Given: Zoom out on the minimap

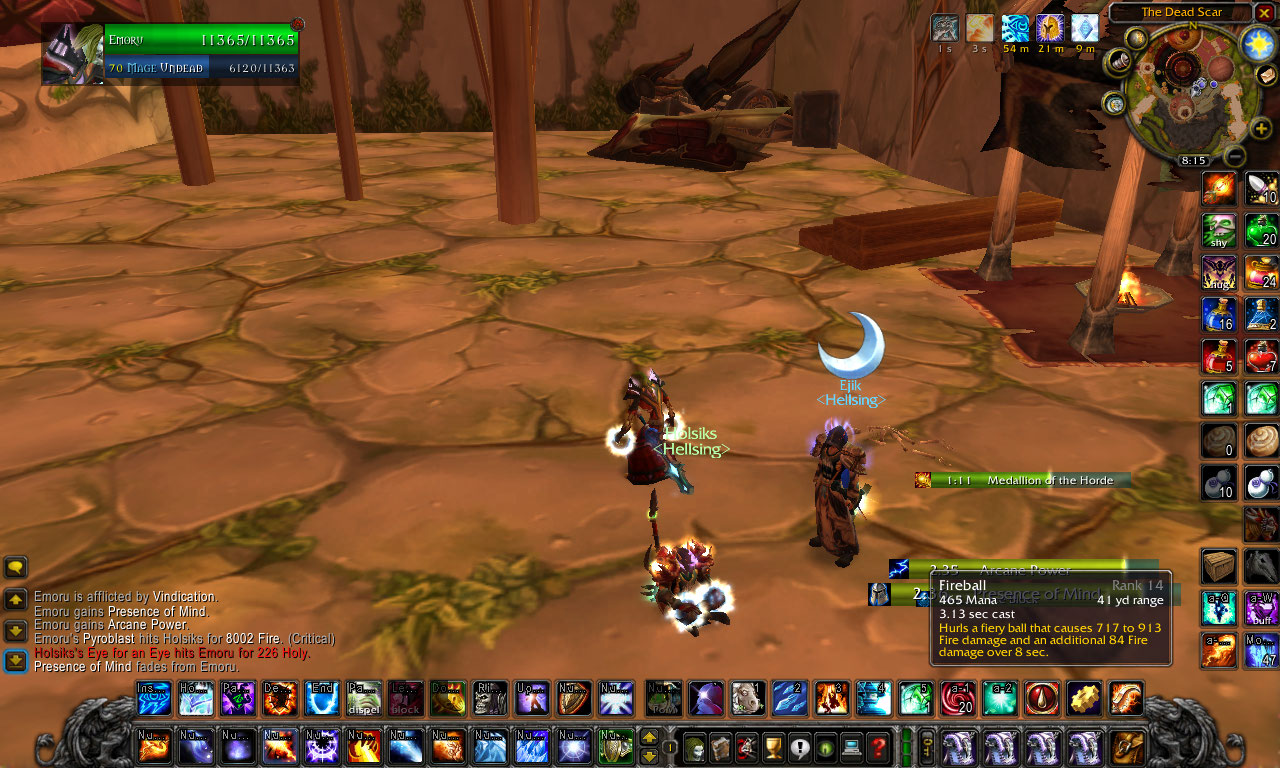Looking at the screenshot, I should [x=1235, y=156].
